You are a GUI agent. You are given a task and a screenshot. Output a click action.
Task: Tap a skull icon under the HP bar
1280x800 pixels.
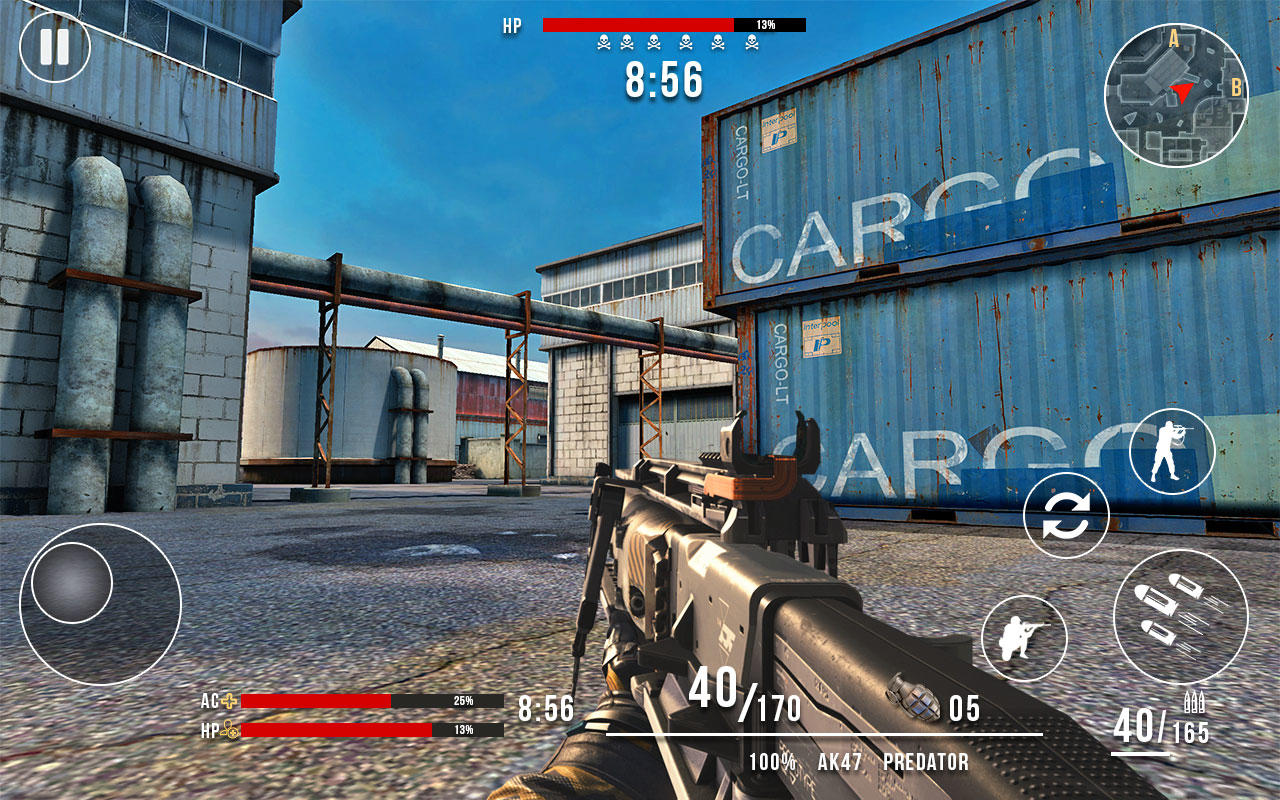click(604, 40)
